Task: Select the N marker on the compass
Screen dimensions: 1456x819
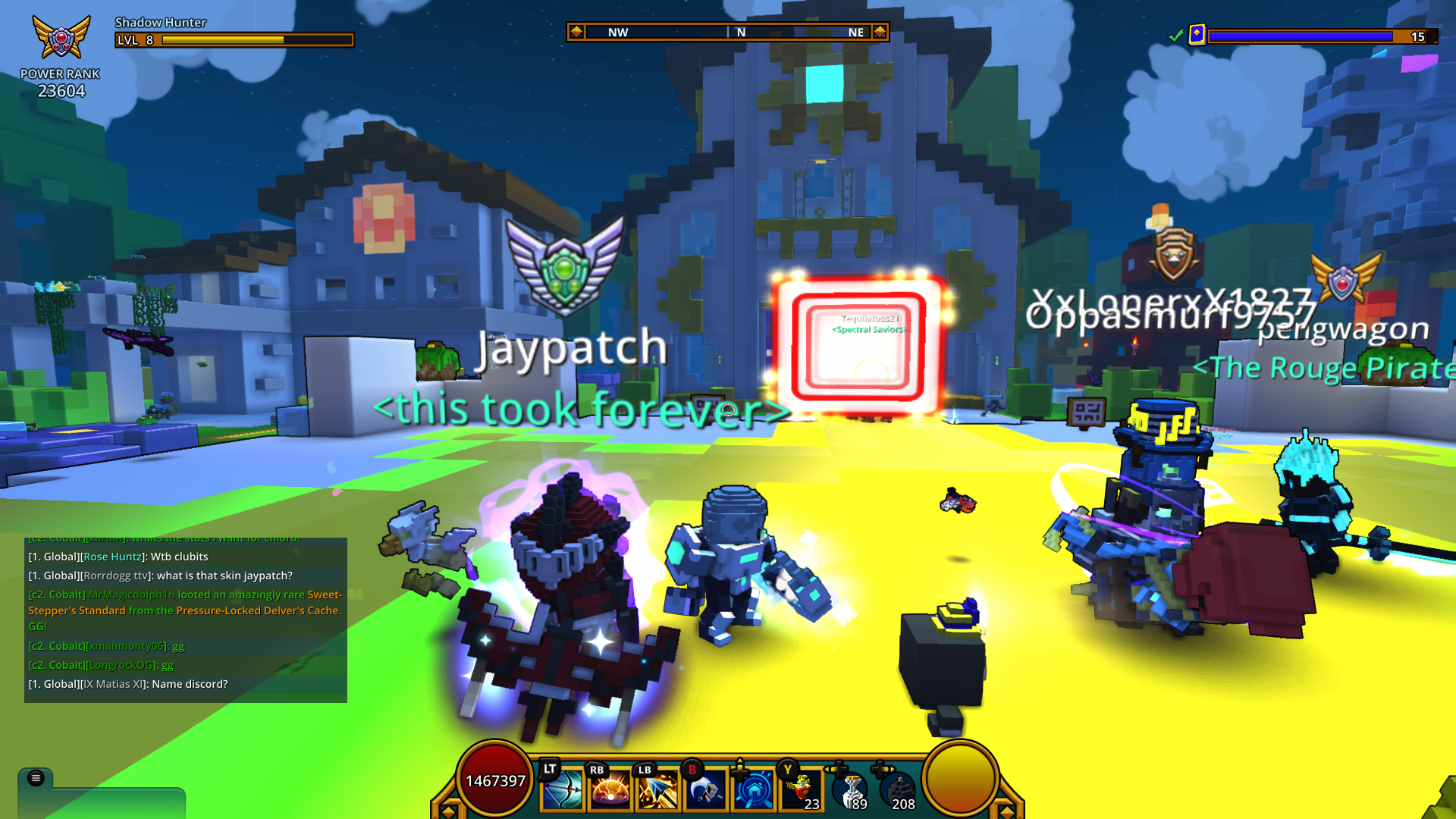Action: (x=741, y=33)
